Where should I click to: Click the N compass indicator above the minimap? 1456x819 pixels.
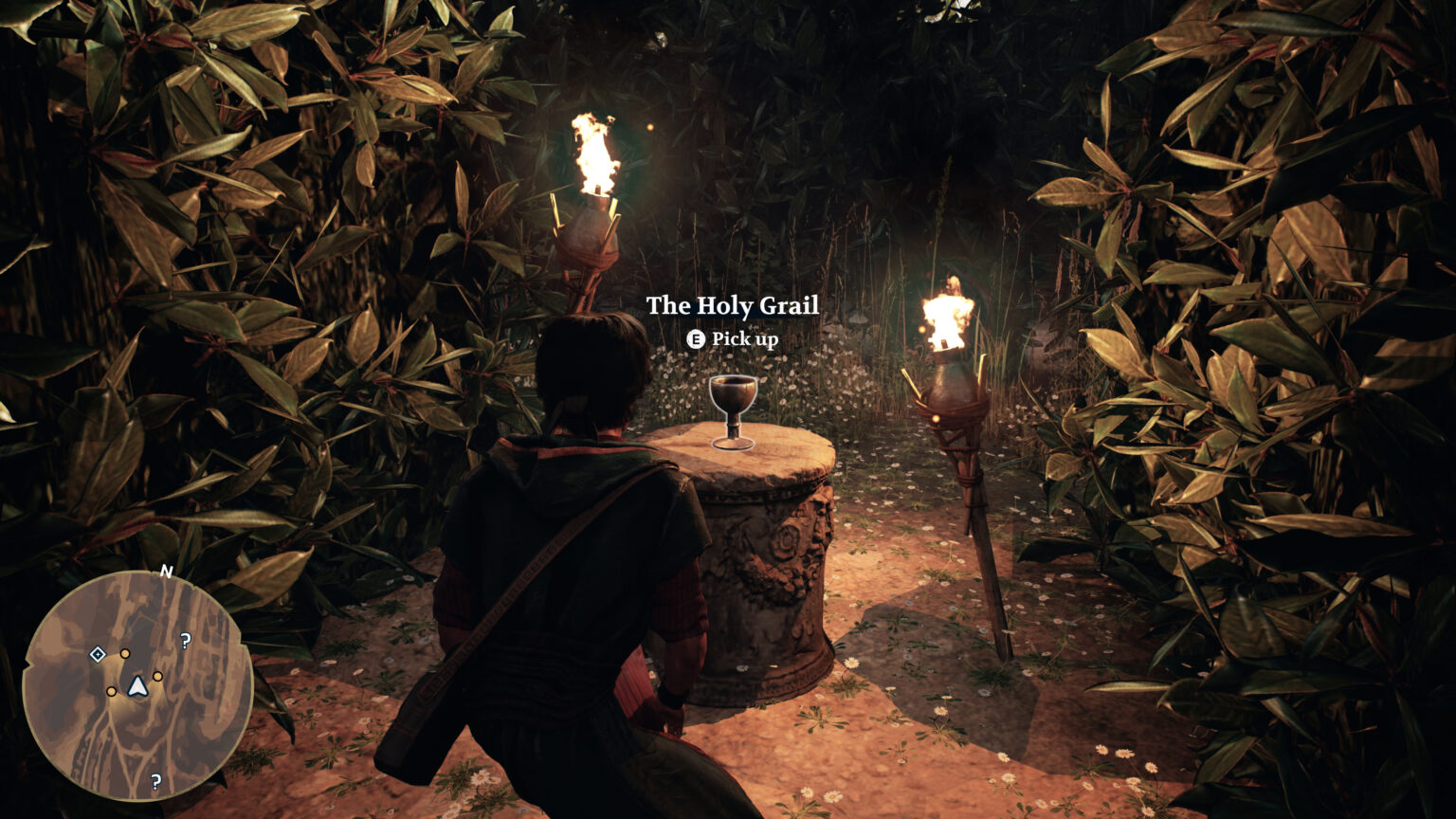[x=166, y=572]
